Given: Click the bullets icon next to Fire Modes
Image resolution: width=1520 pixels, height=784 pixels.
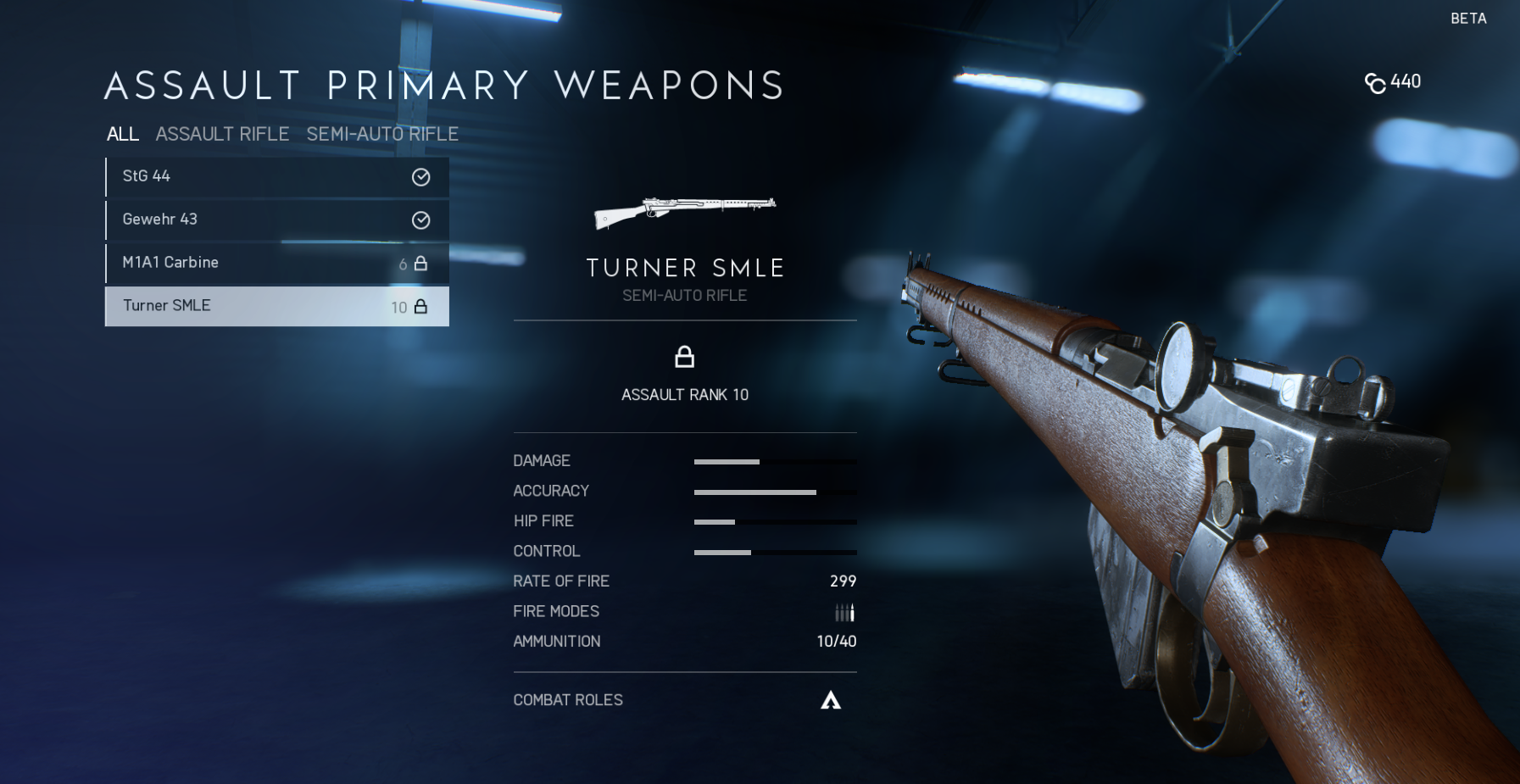Looking at the screenshot, I should [x=844, y=611].
